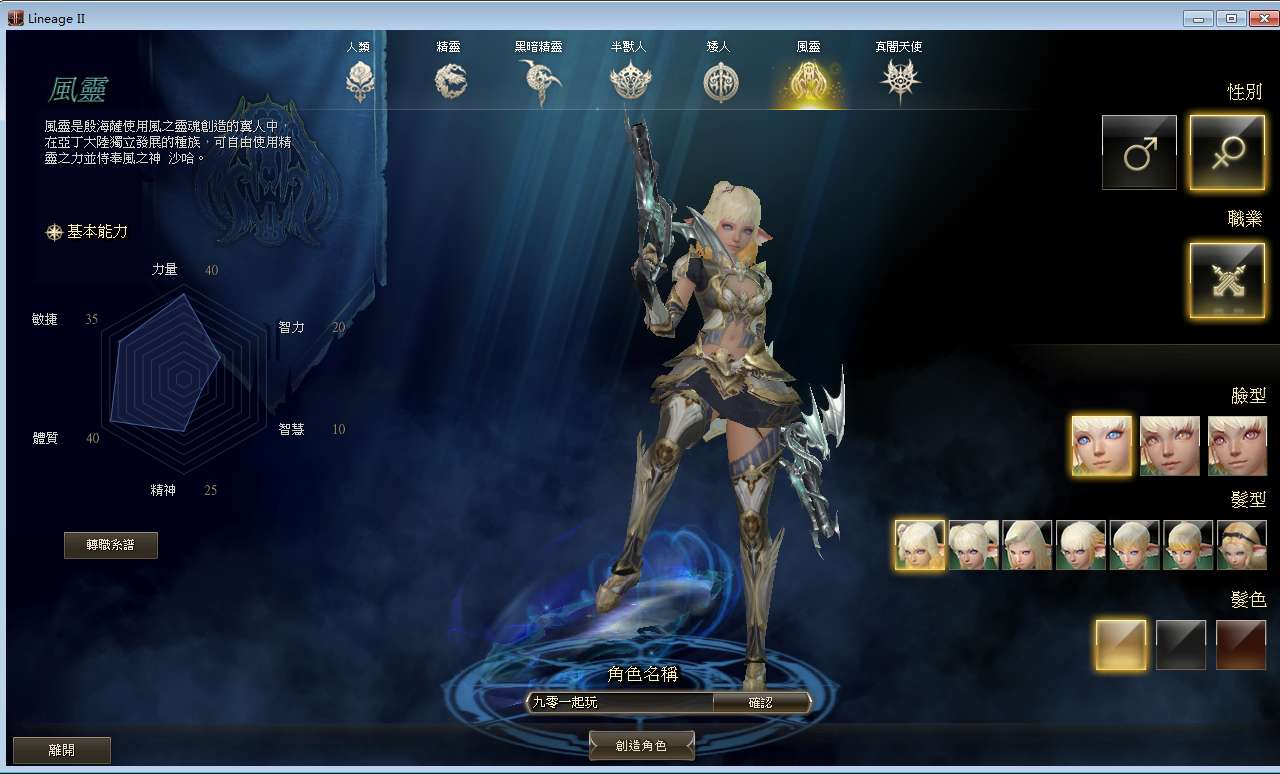Image resolution: width=1280 pixels, height=774 pixels.
Task: Pick the 半獸人 (Orc) race tab
Action: [x=629, y=80]
